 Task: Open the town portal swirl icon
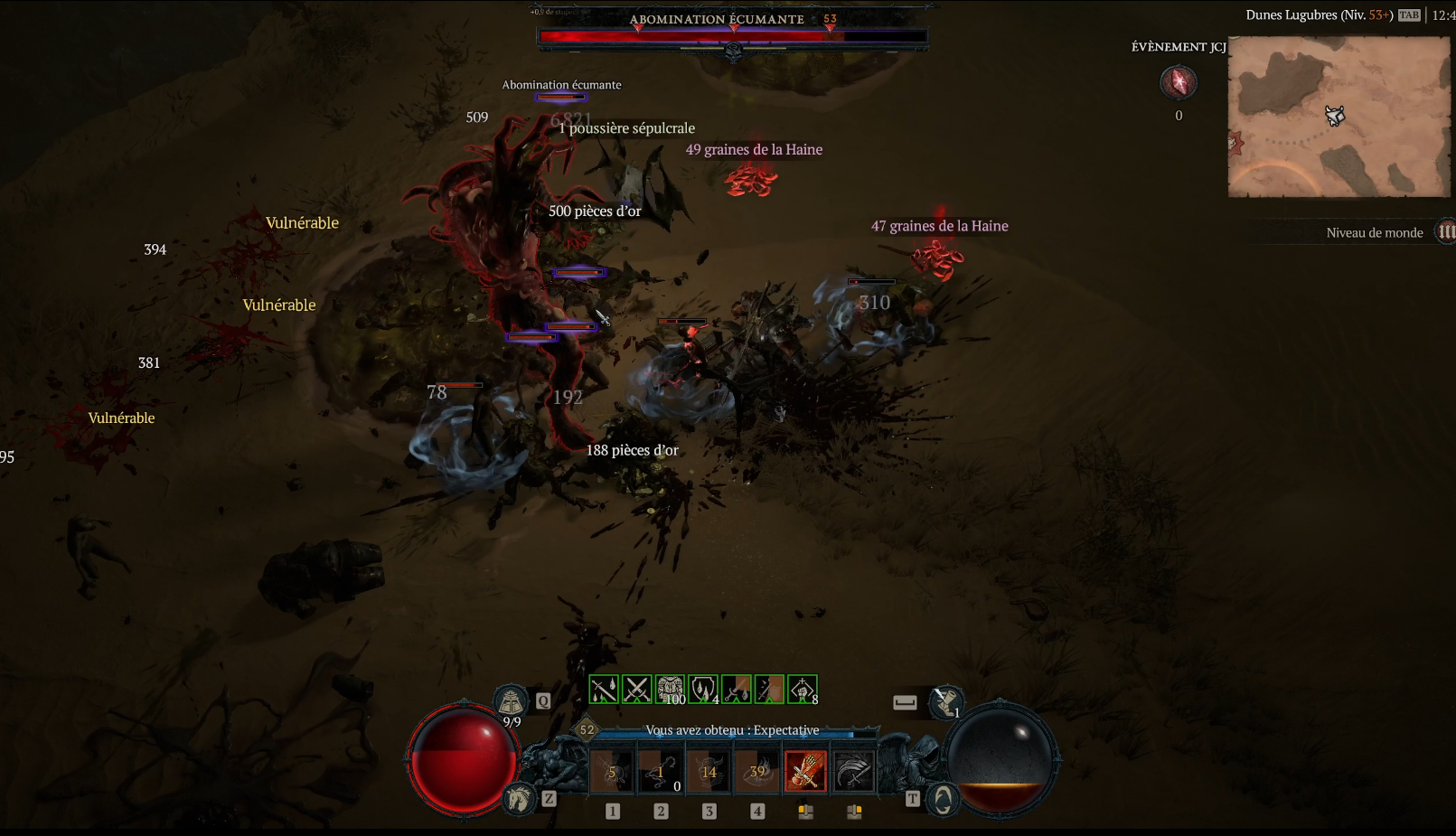(x=943, y=799)
